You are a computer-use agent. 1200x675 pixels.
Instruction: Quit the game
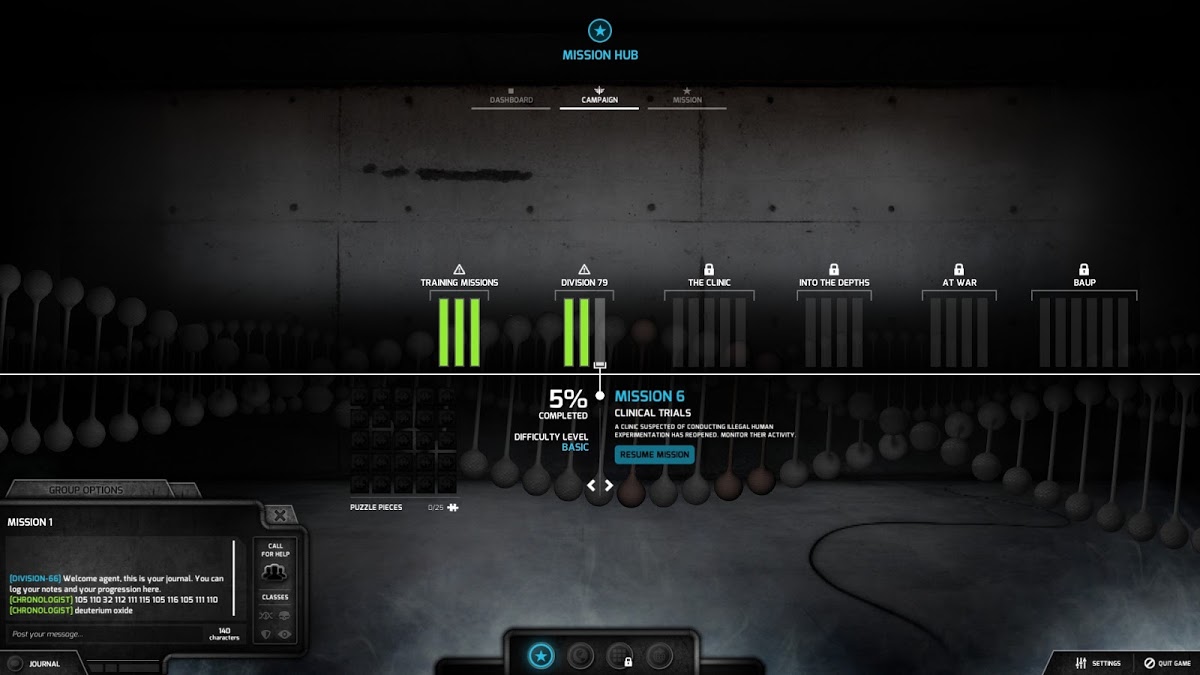pyautogui.click(x=1167, y=663)
